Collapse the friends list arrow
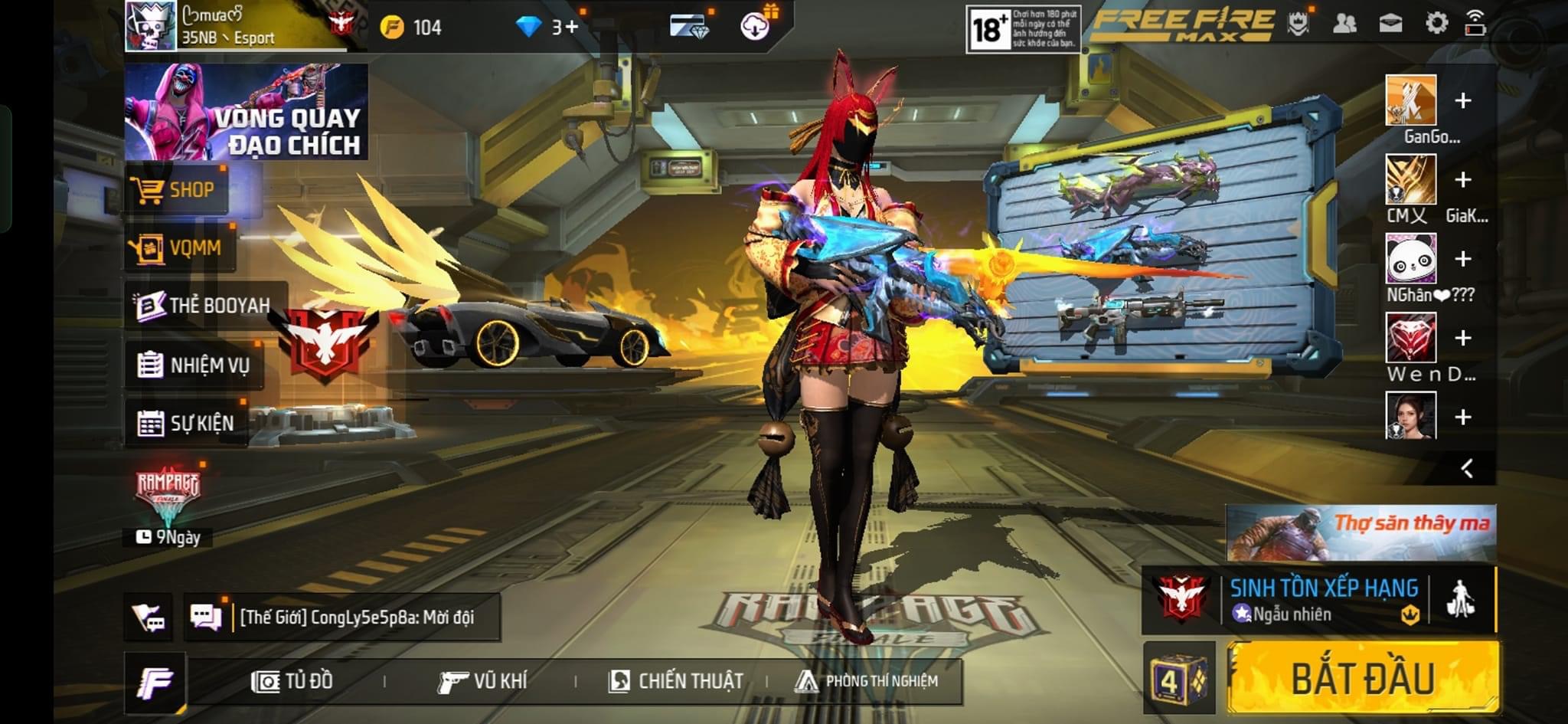This screenshot has width=1568, height=724. pos(1467,468)
